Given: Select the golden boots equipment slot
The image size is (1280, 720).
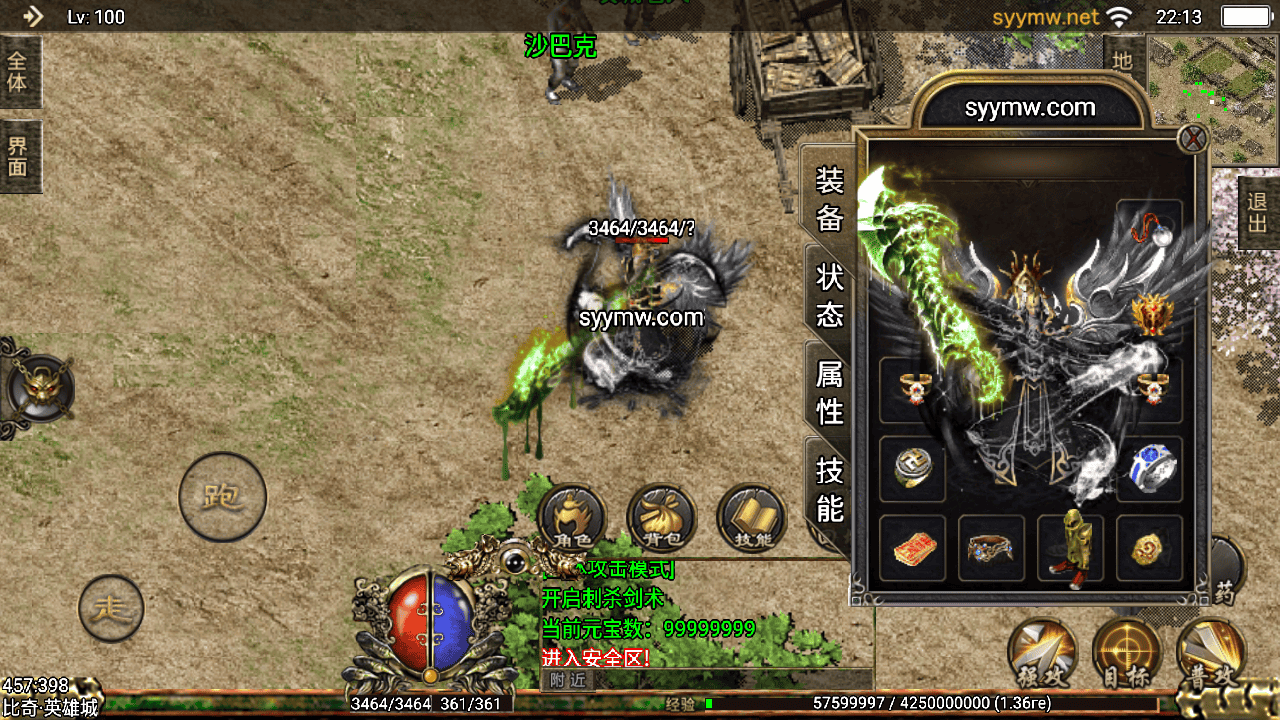Looking at the screenshot, I should (x=1070, y=547).
